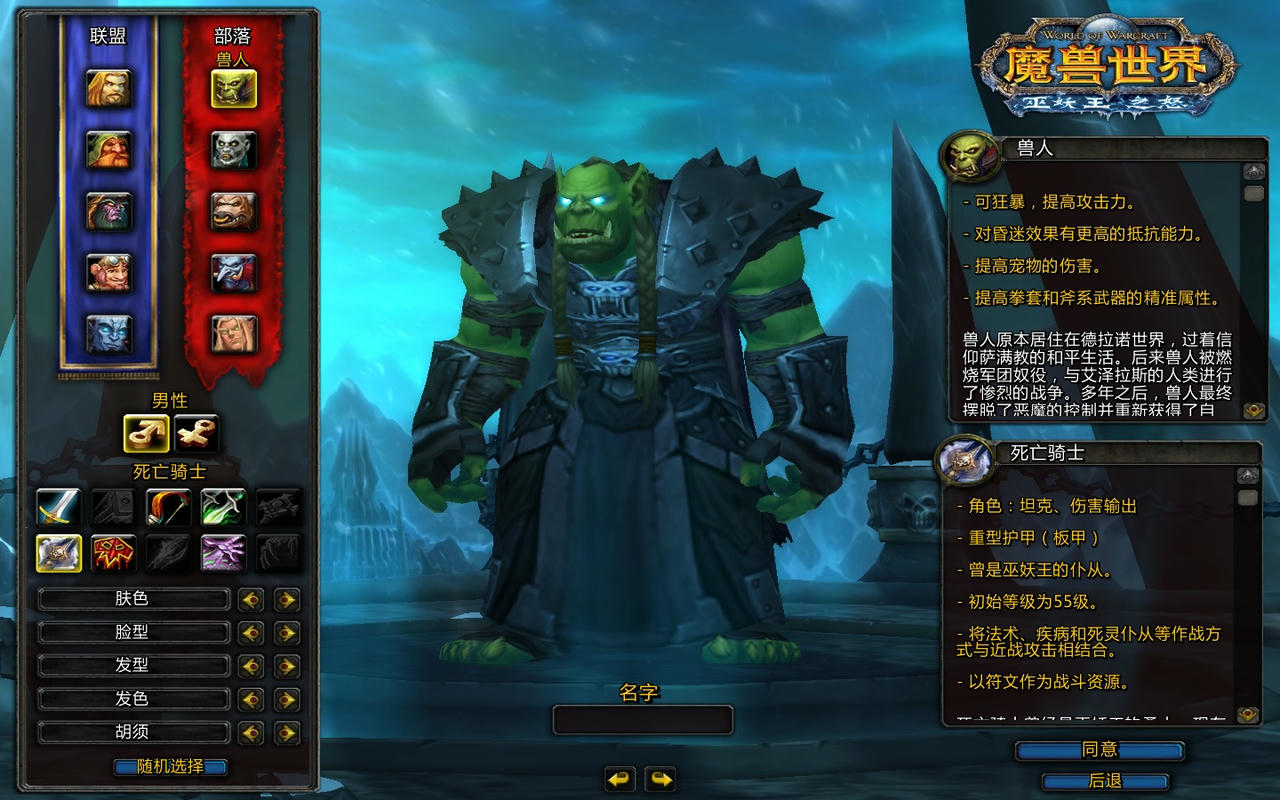Choose the Dwarf race portrait

tap(108, 150)
